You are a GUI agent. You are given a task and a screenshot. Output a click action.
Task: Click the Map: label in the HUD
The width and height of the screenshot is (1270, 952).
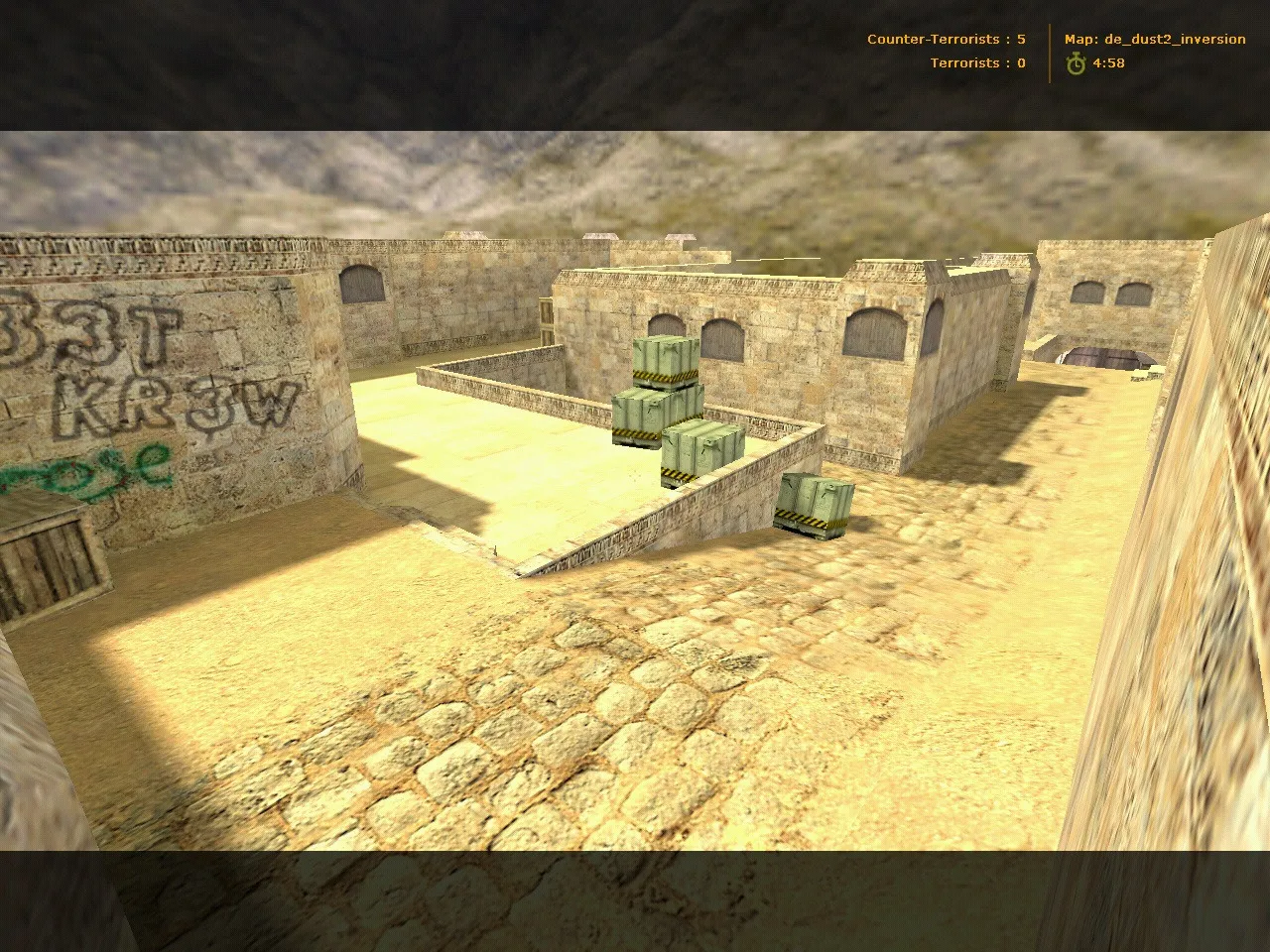coord(1079,39)
